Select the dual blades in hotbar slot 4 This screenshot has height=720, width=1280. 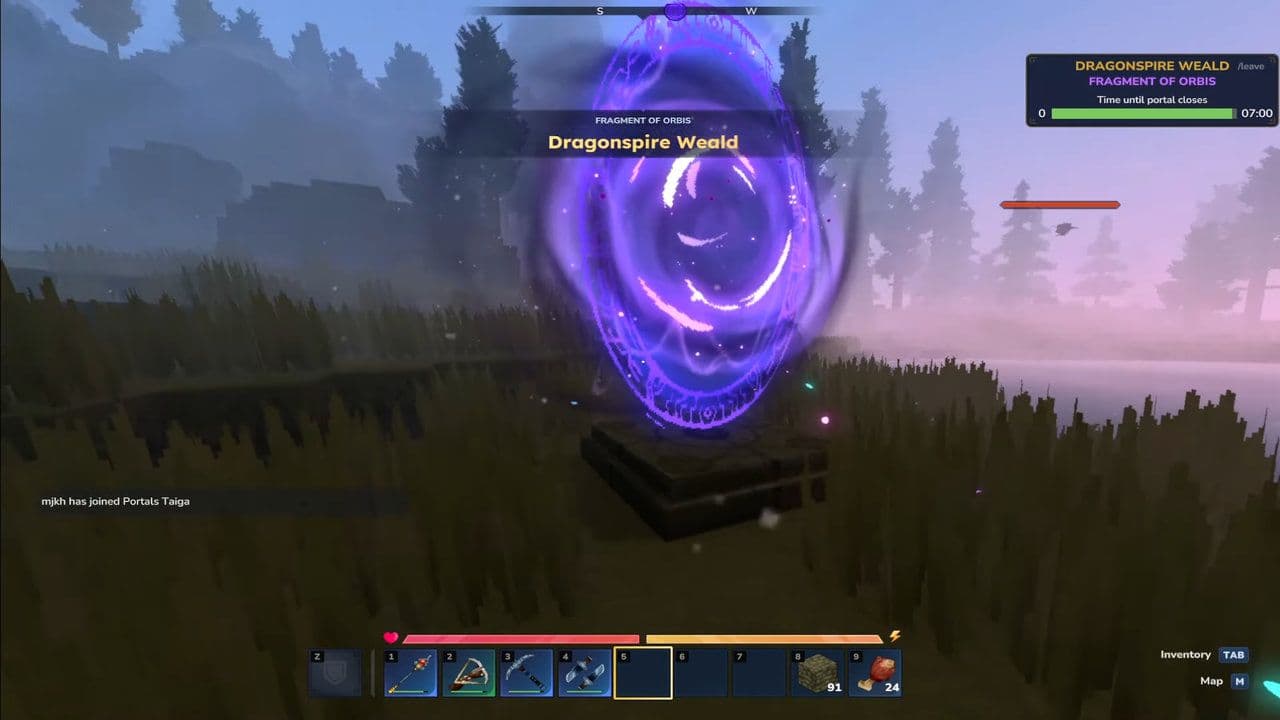[584, 672]
